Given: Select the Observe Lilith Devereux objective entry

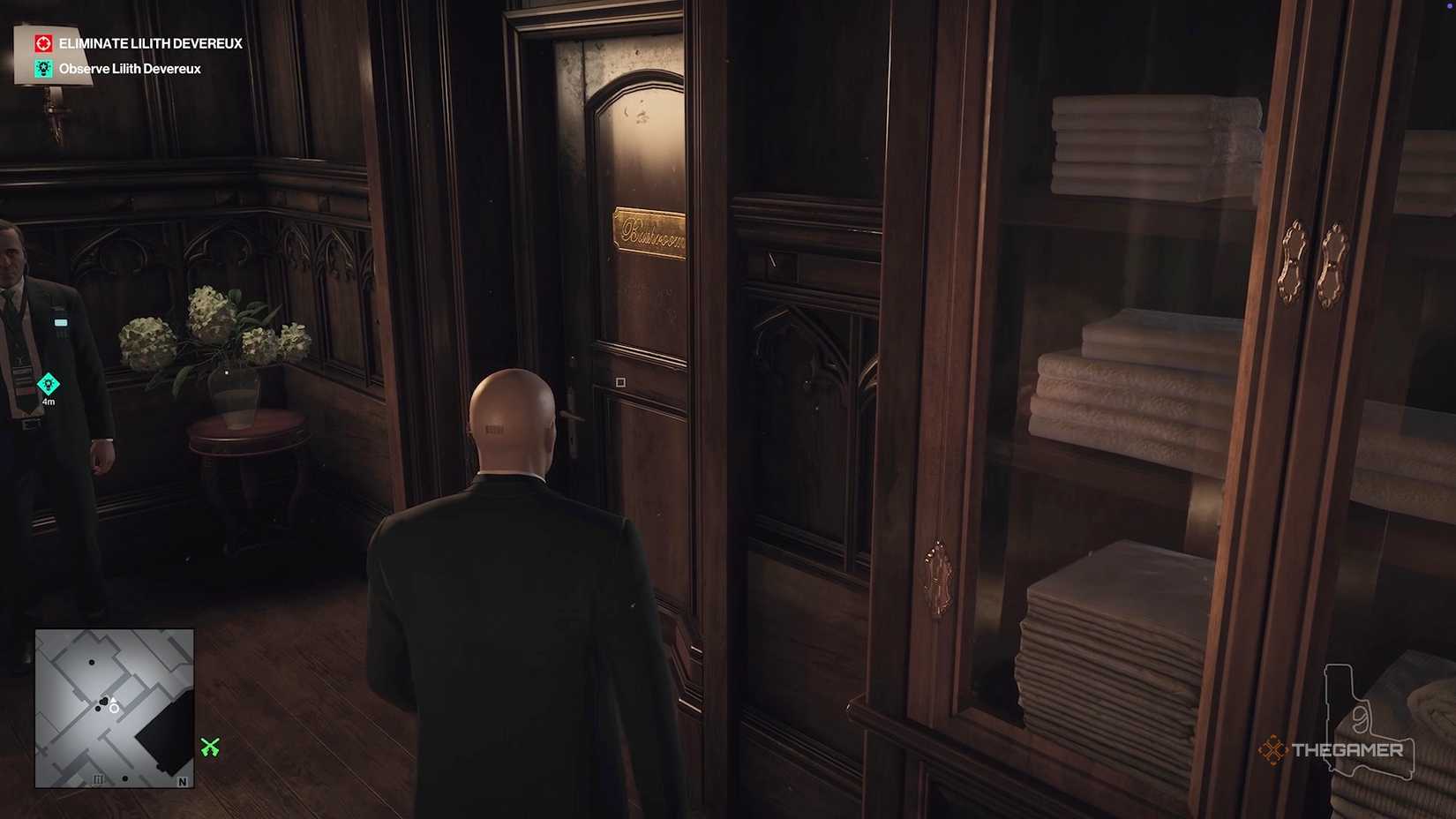Looking at the screenshot, I should tap(129, 68).
